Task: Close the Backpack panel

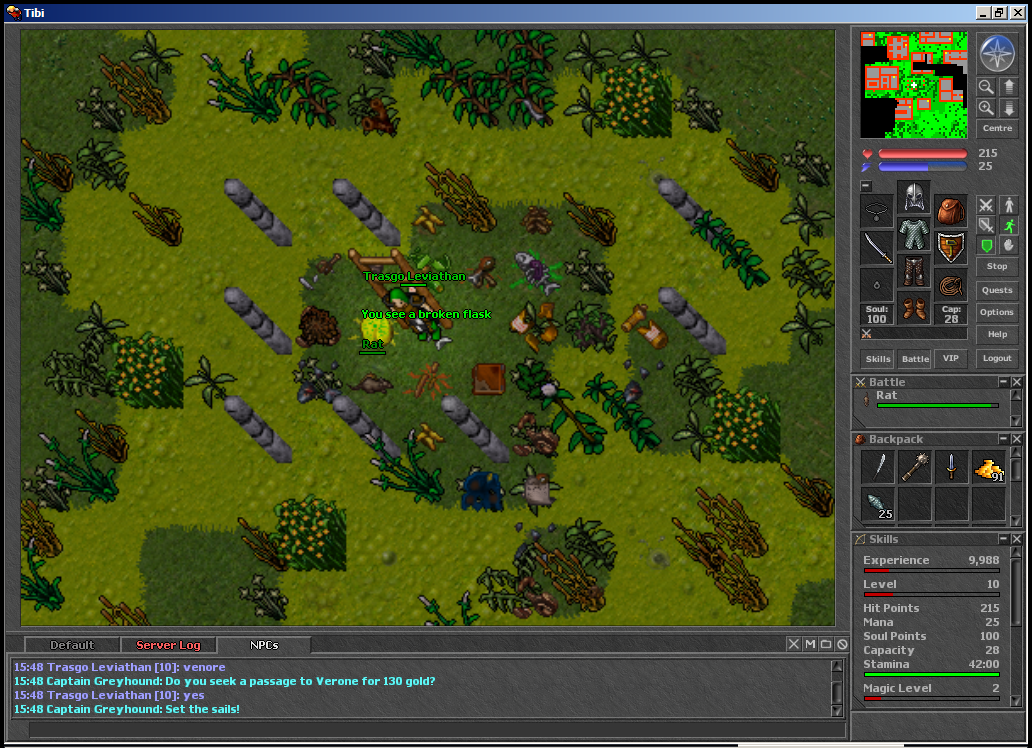Action: (x=1017, y=439)
